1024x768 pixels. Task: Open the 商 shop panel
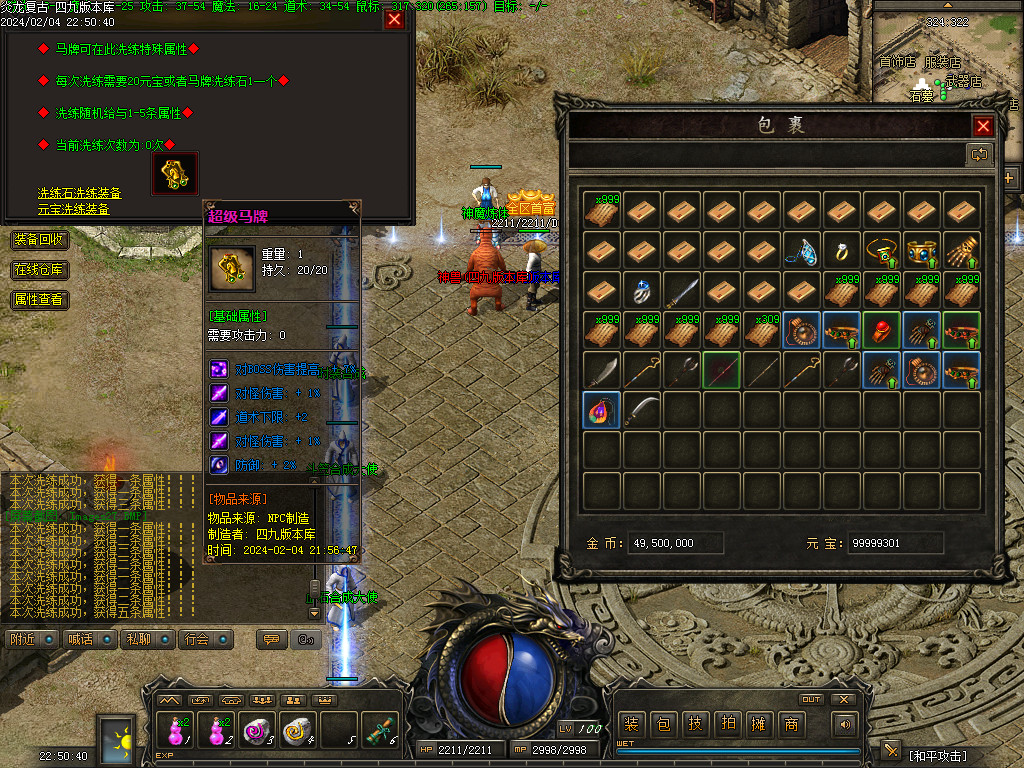[791, 725]
